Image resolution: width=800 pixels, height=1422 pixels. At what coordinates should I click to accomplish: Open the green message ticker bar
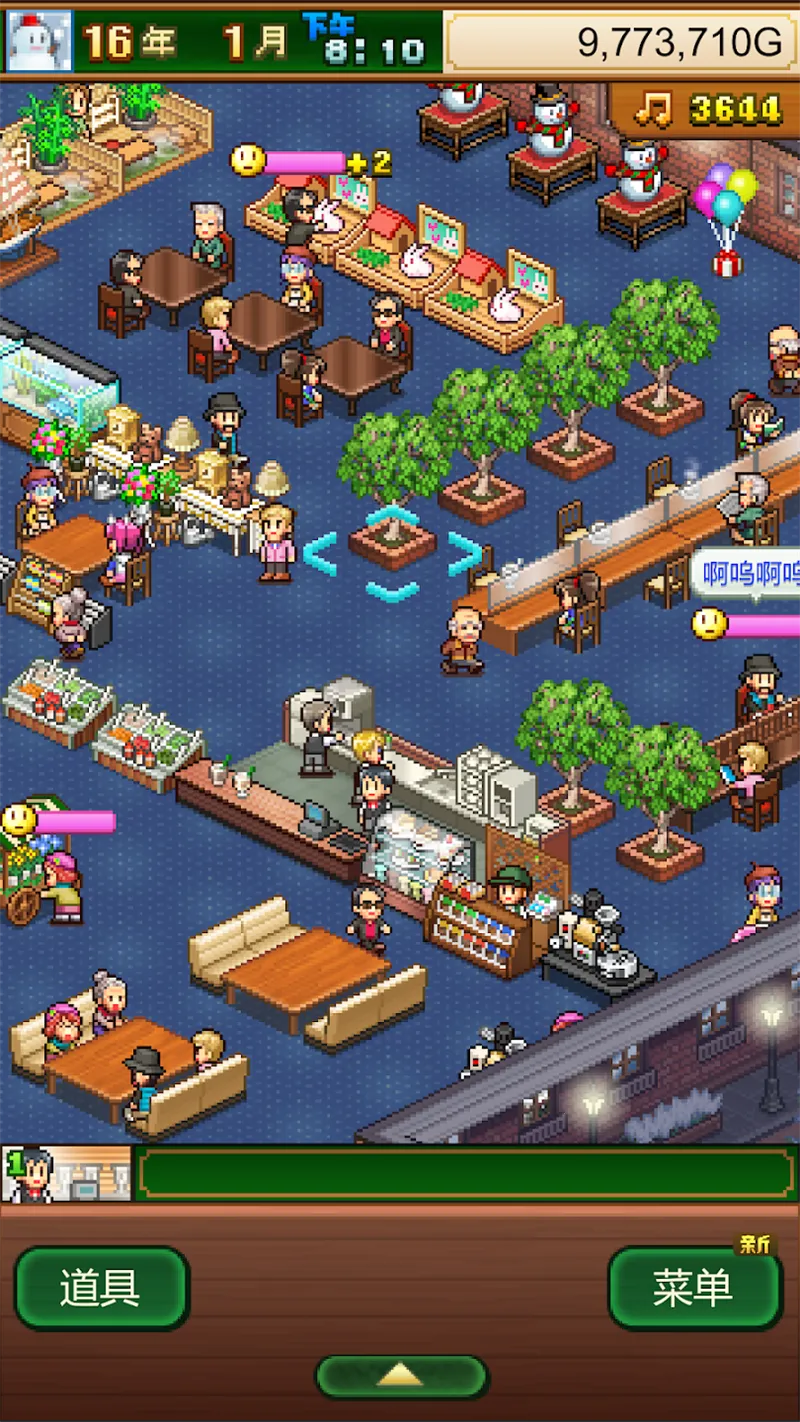point(466,1174)
